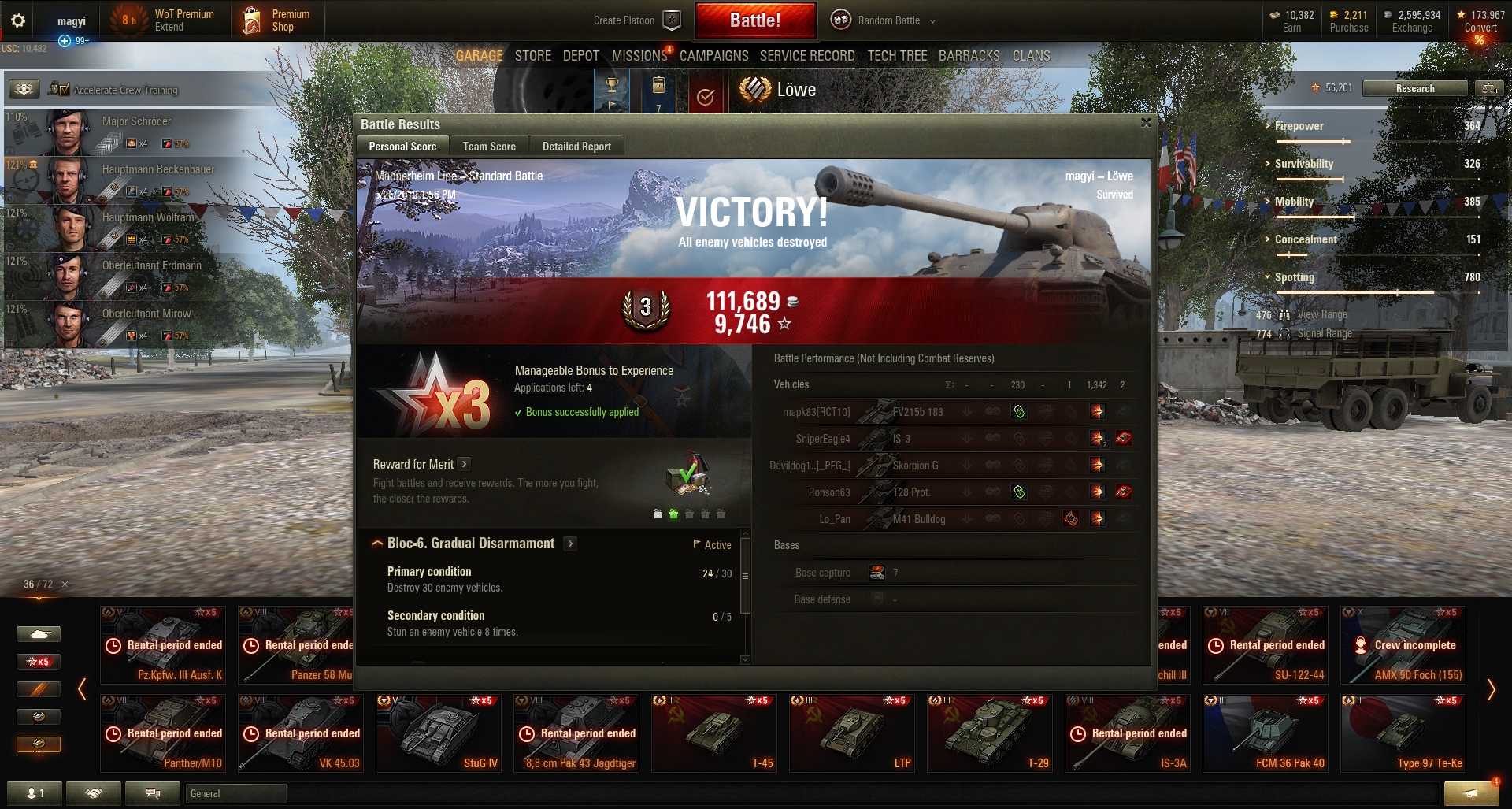Screen dimensions: 1512x809
Task: Close the Battle Results window
Action: (1146, 123)
